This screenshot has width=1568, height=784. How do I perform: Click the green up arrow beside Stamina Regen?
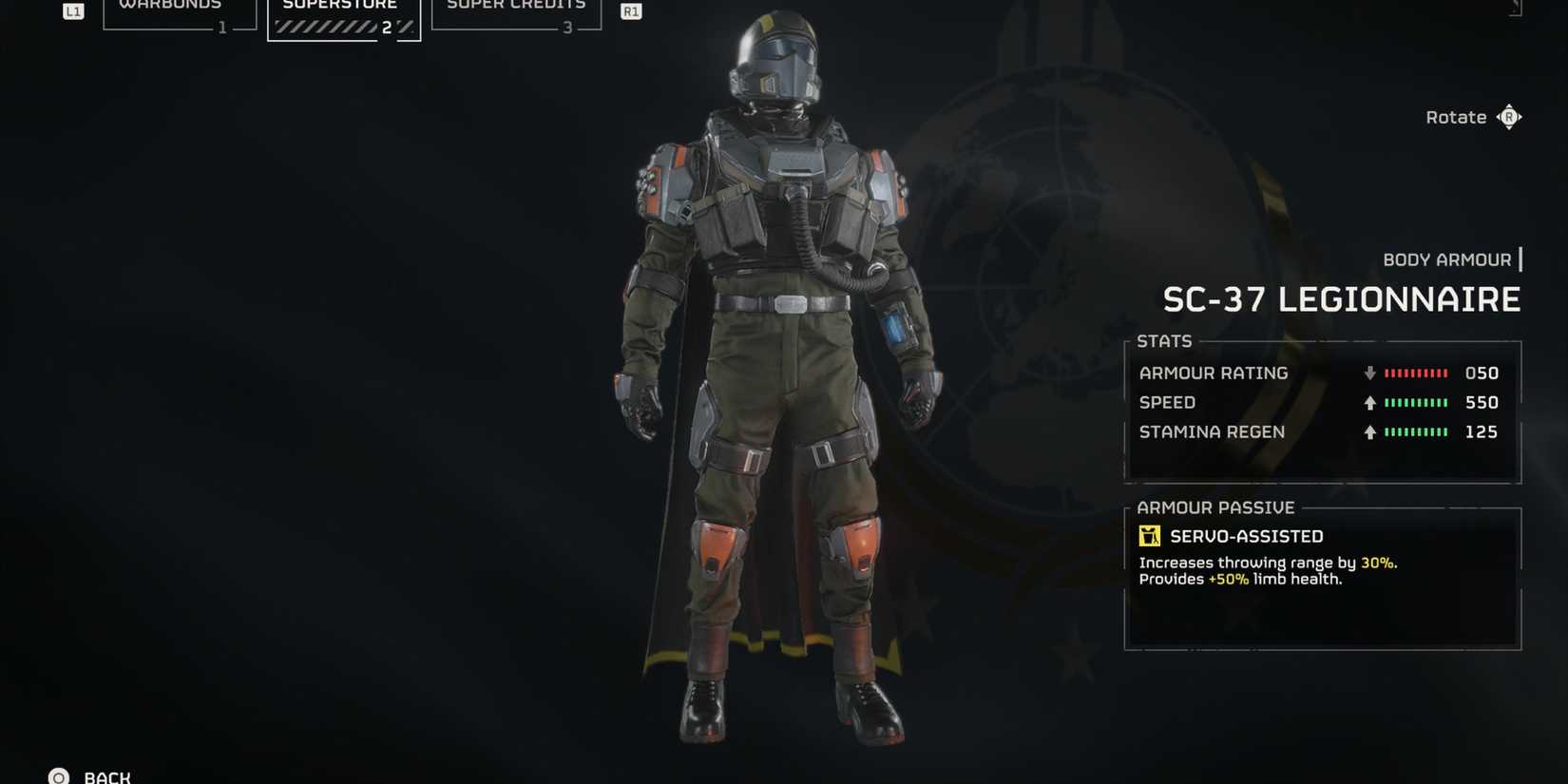point(1369,432)
